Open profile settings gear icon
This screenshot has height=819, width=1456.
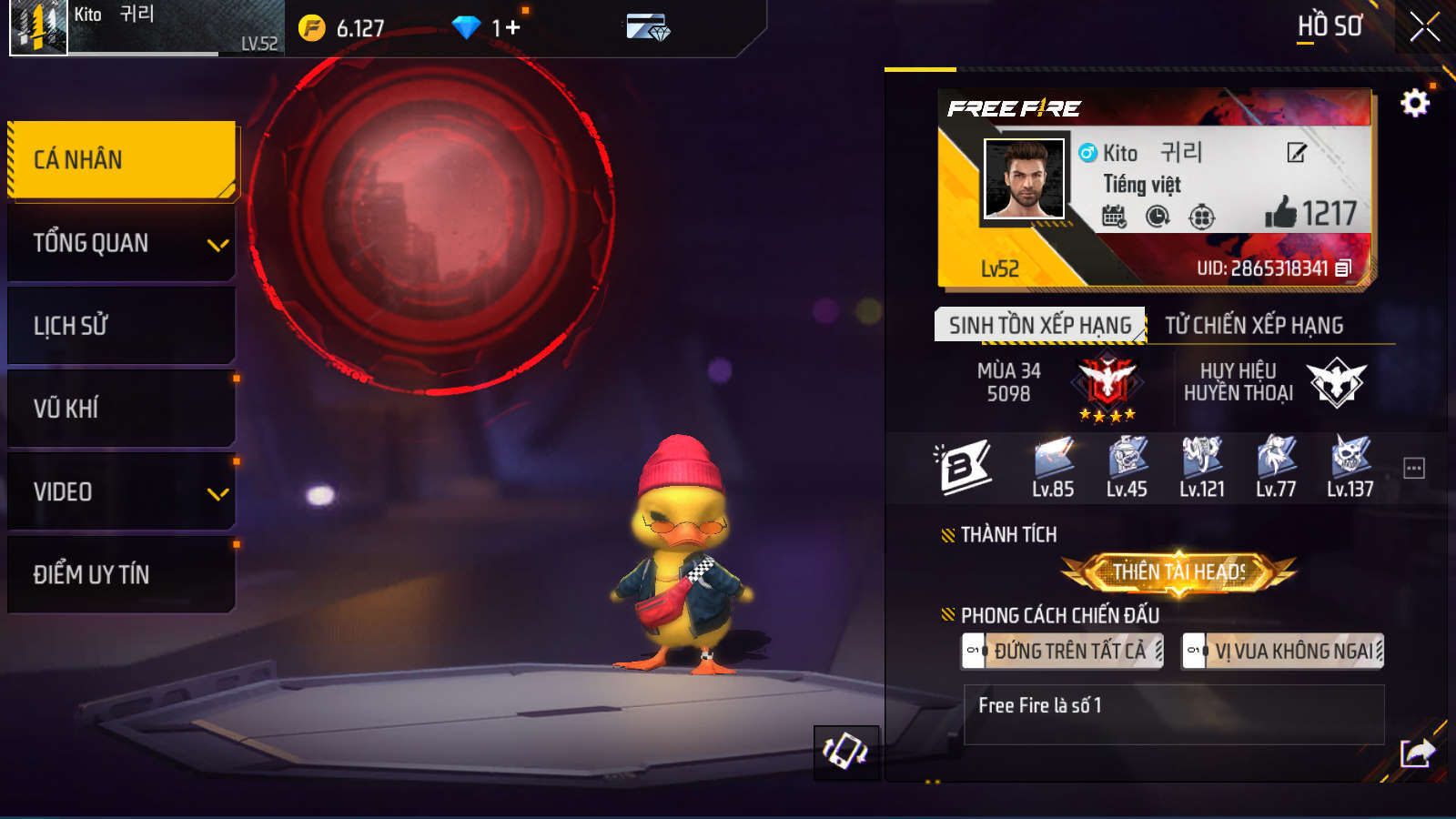1414,103
